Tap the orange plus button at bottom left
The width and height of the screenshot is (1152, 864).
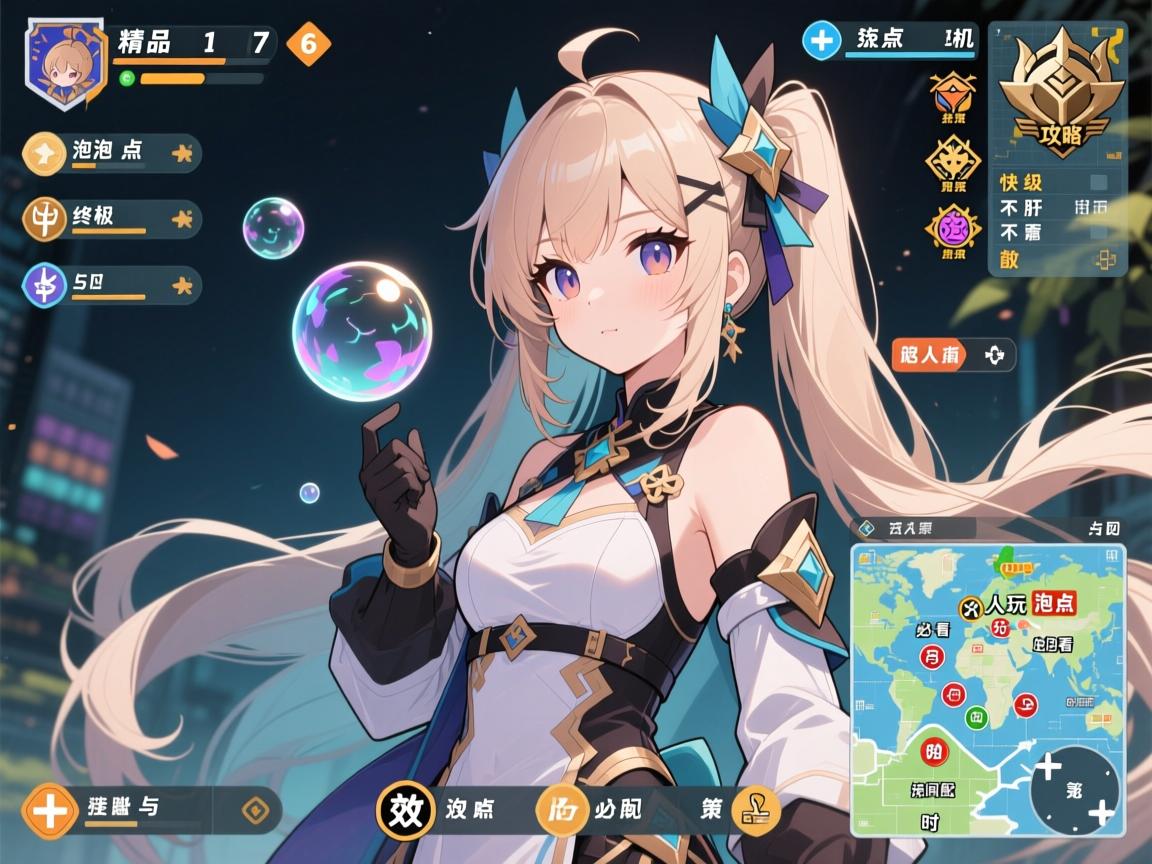click(x=50, y=810)
